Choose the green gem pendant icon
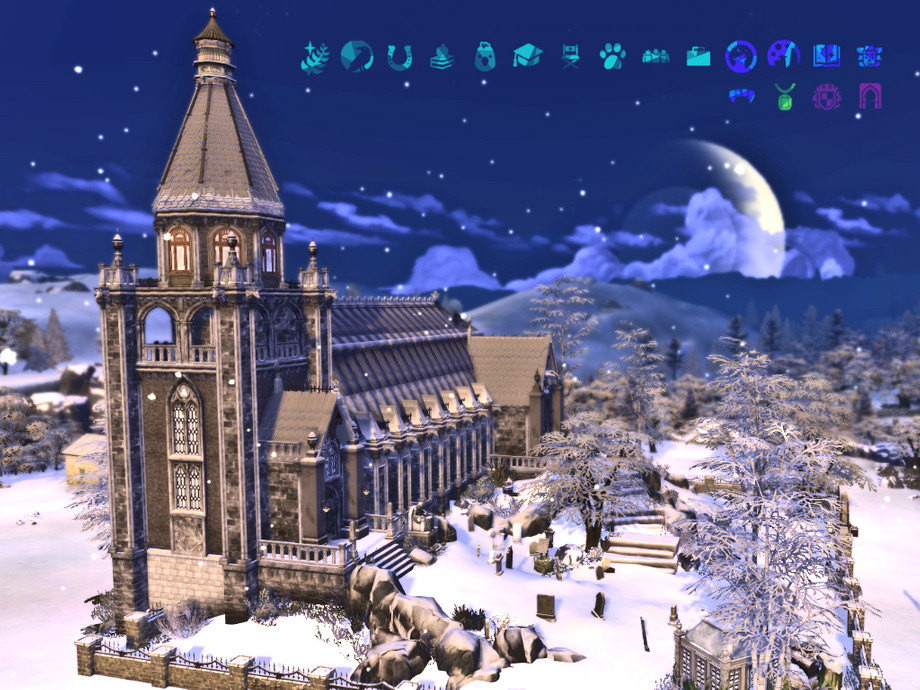Screen dimensions: 920x690 [x=784, y=97]
